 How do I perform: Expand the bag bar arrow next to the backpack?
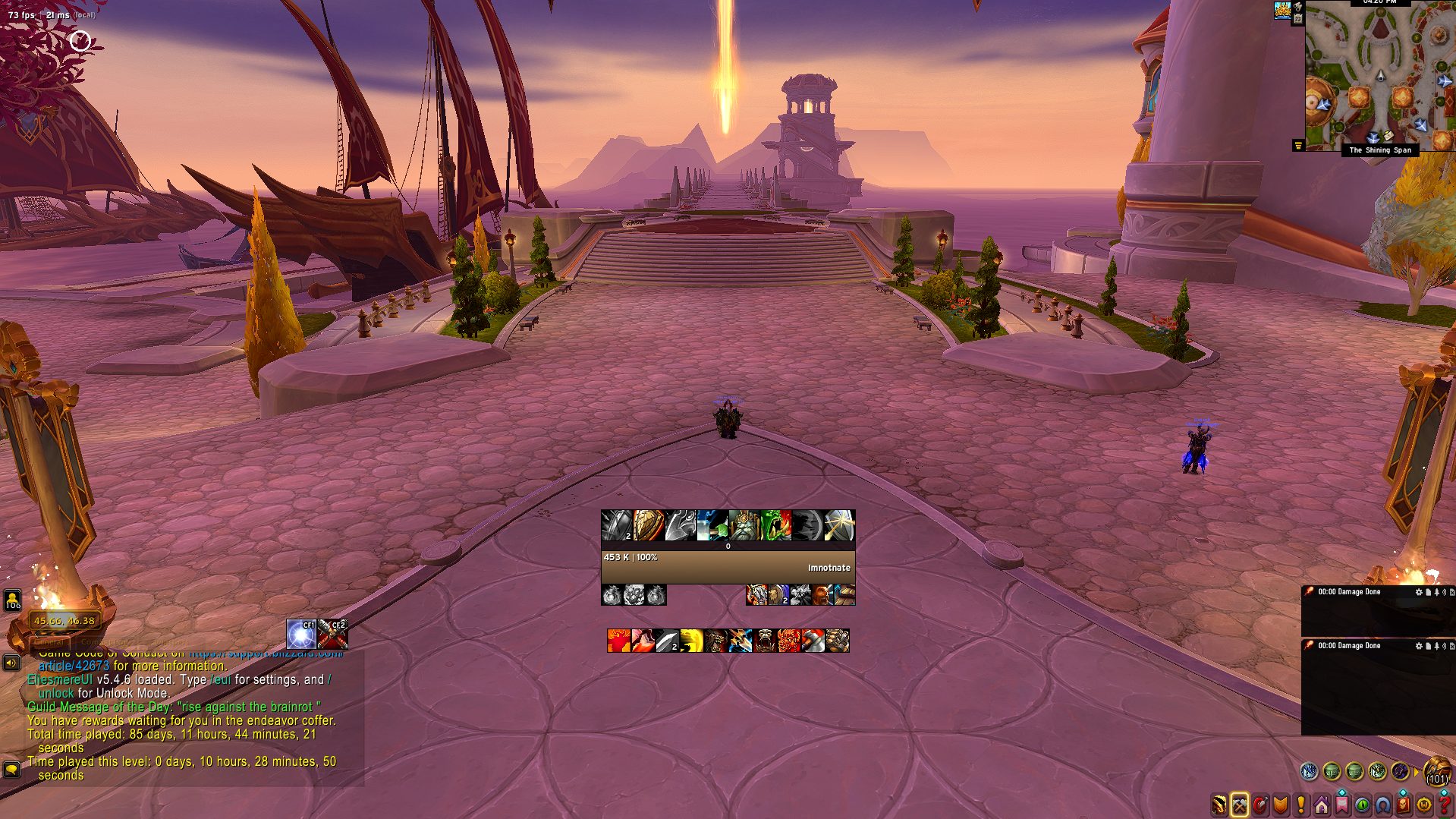click(1417, 772)
